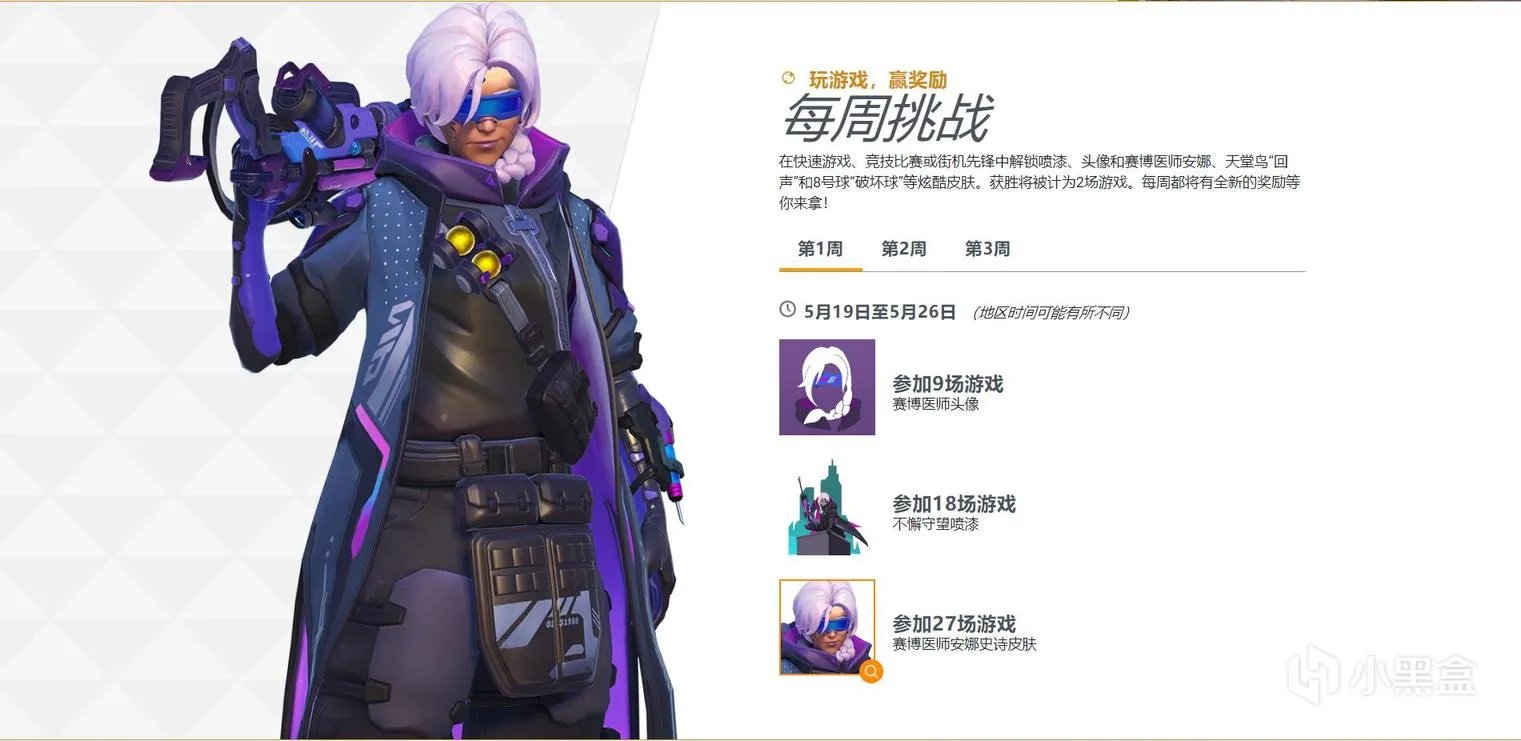1521x741 pixels.
Task: Select the 第1周 tab
Action: pyautogui.click(x=819, y=248)
